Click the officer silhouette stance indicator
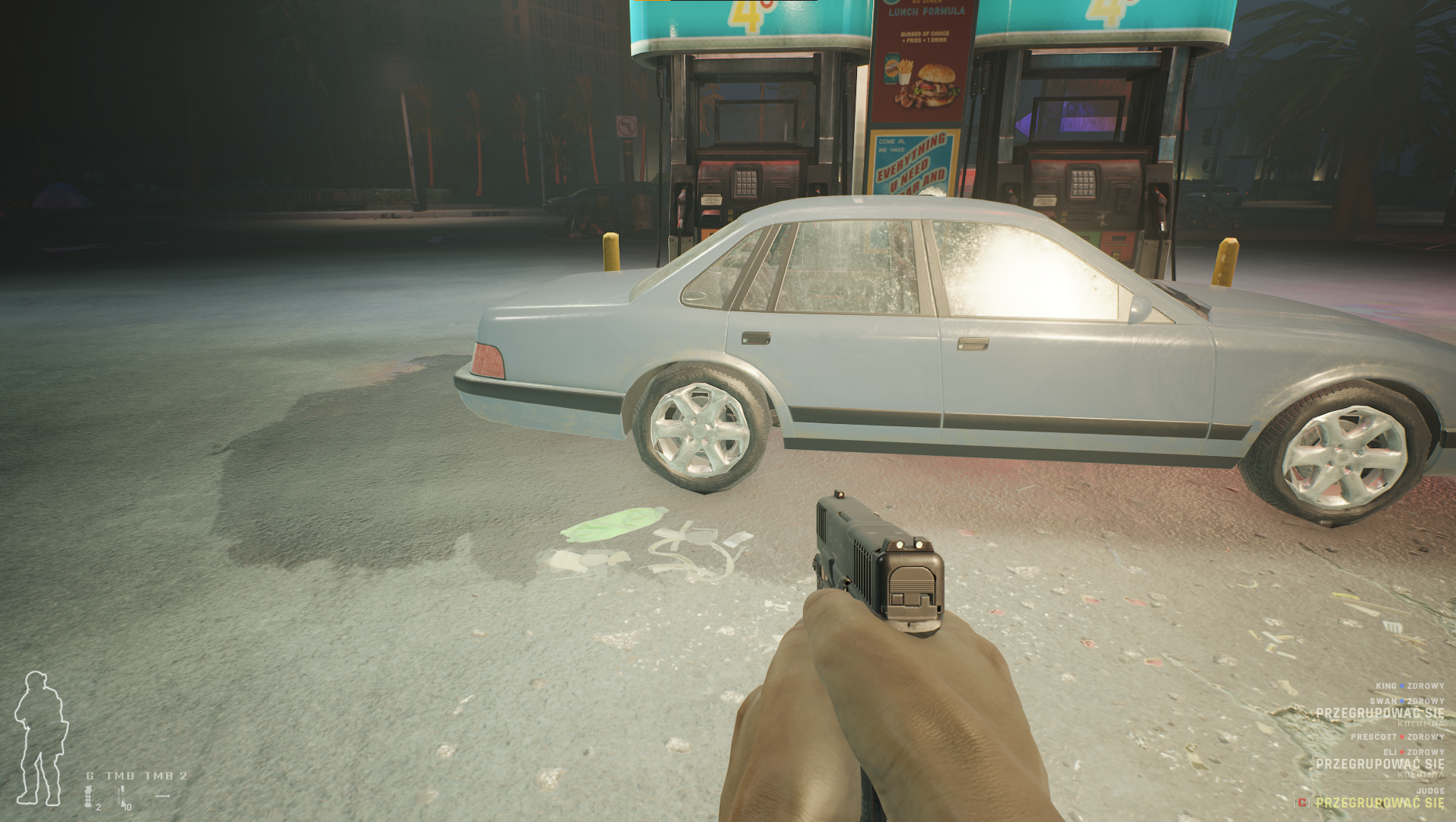The width and height of the screenshot is (1456, 822). pos(40,738)
